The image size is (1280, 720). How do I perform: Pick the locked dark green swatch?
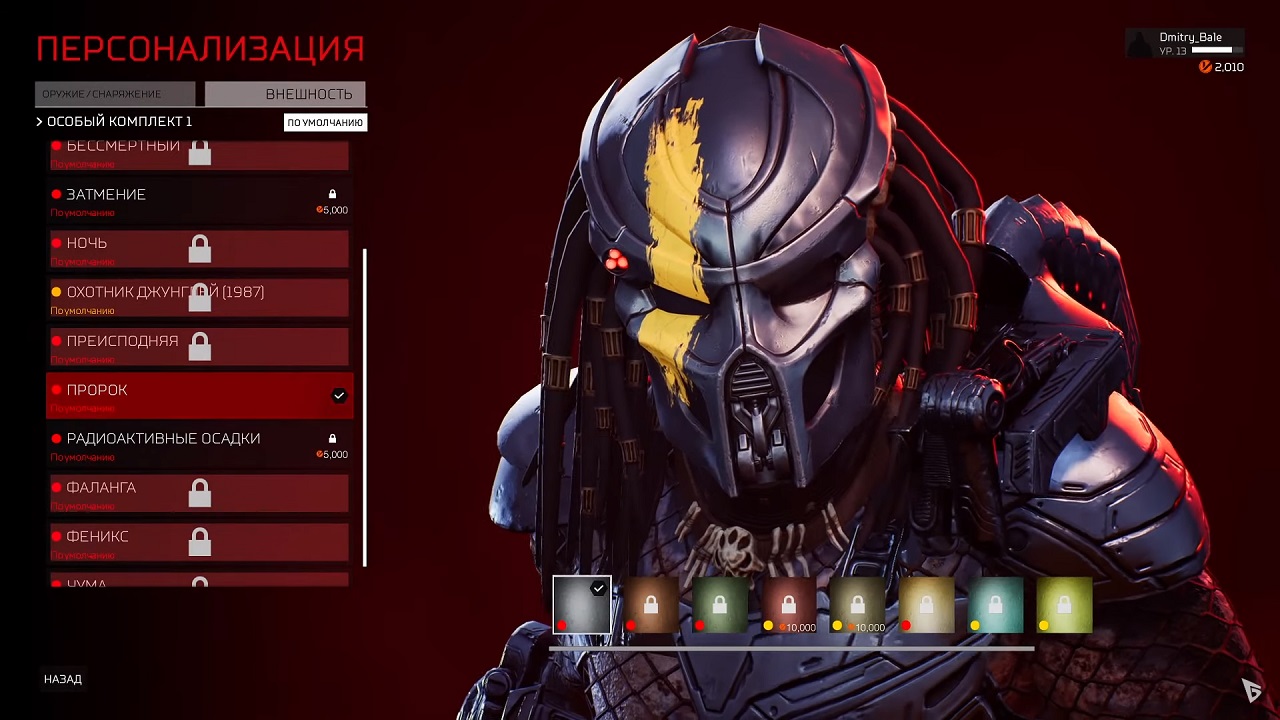click(x=720, y=605)
